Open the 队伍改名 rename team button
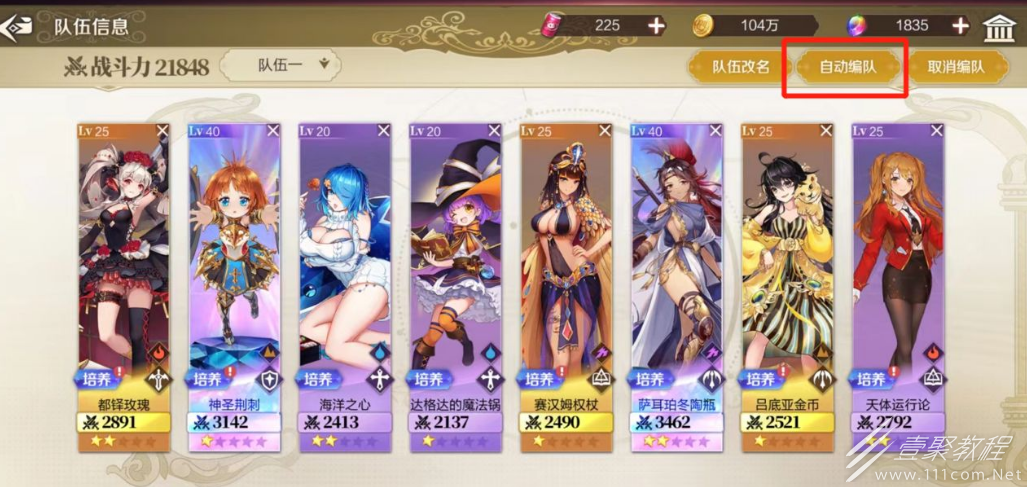1027x487 pixels. [740, 67]
